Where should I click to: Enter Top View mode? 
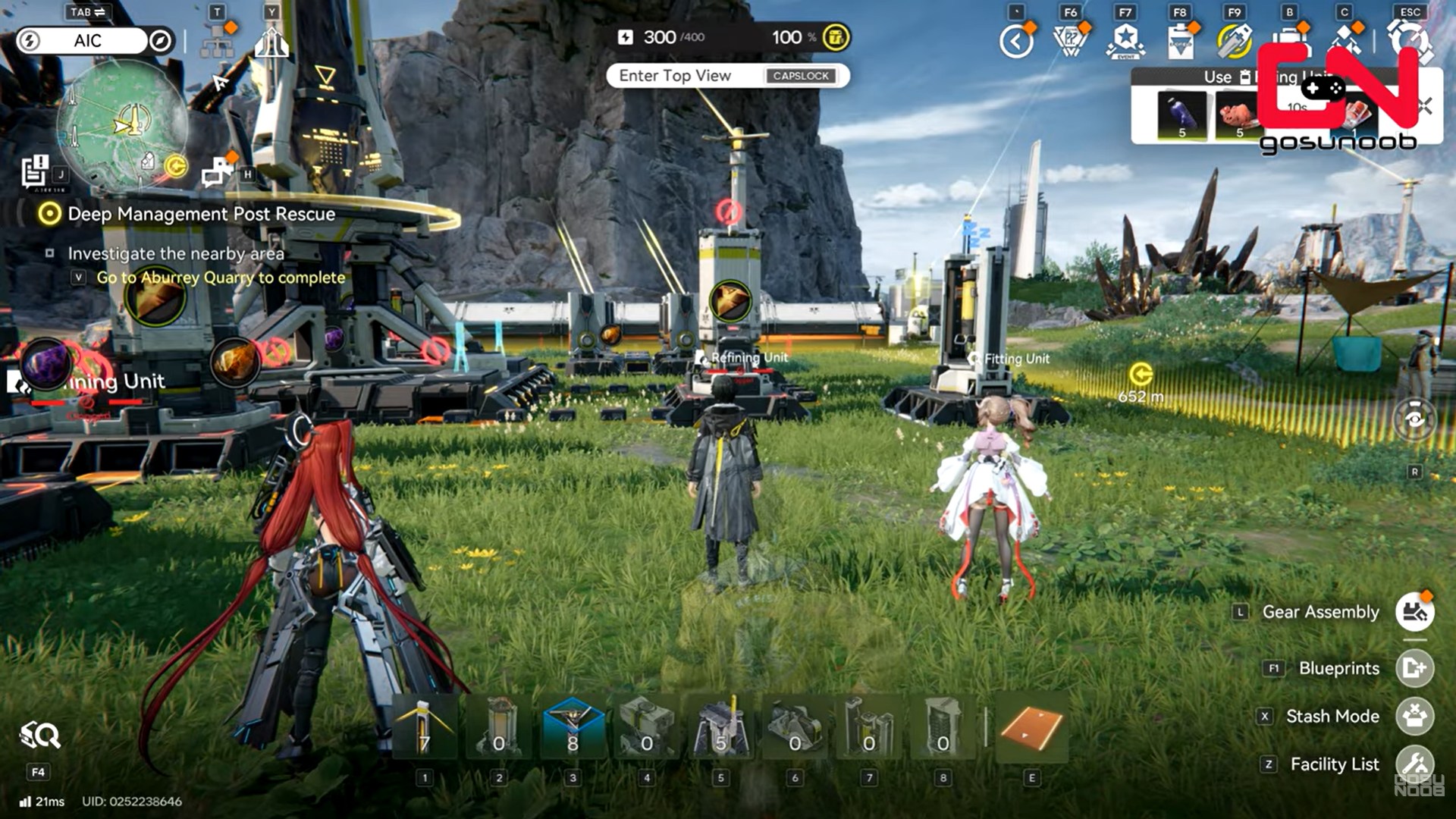point(727,76)
